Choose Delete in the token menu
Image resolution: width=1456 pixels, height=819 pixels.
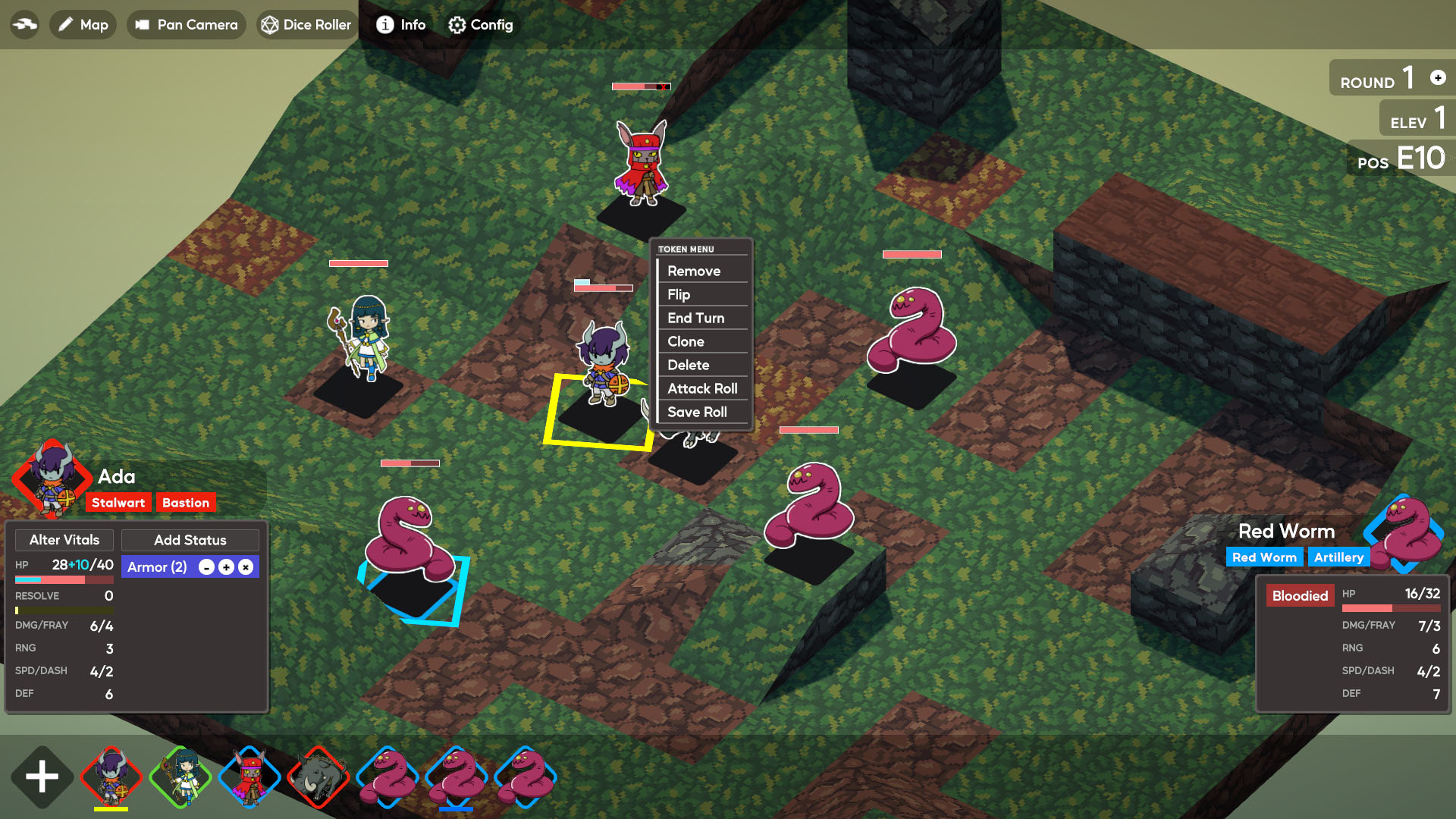pyautogui.click(x=688, y=365)
